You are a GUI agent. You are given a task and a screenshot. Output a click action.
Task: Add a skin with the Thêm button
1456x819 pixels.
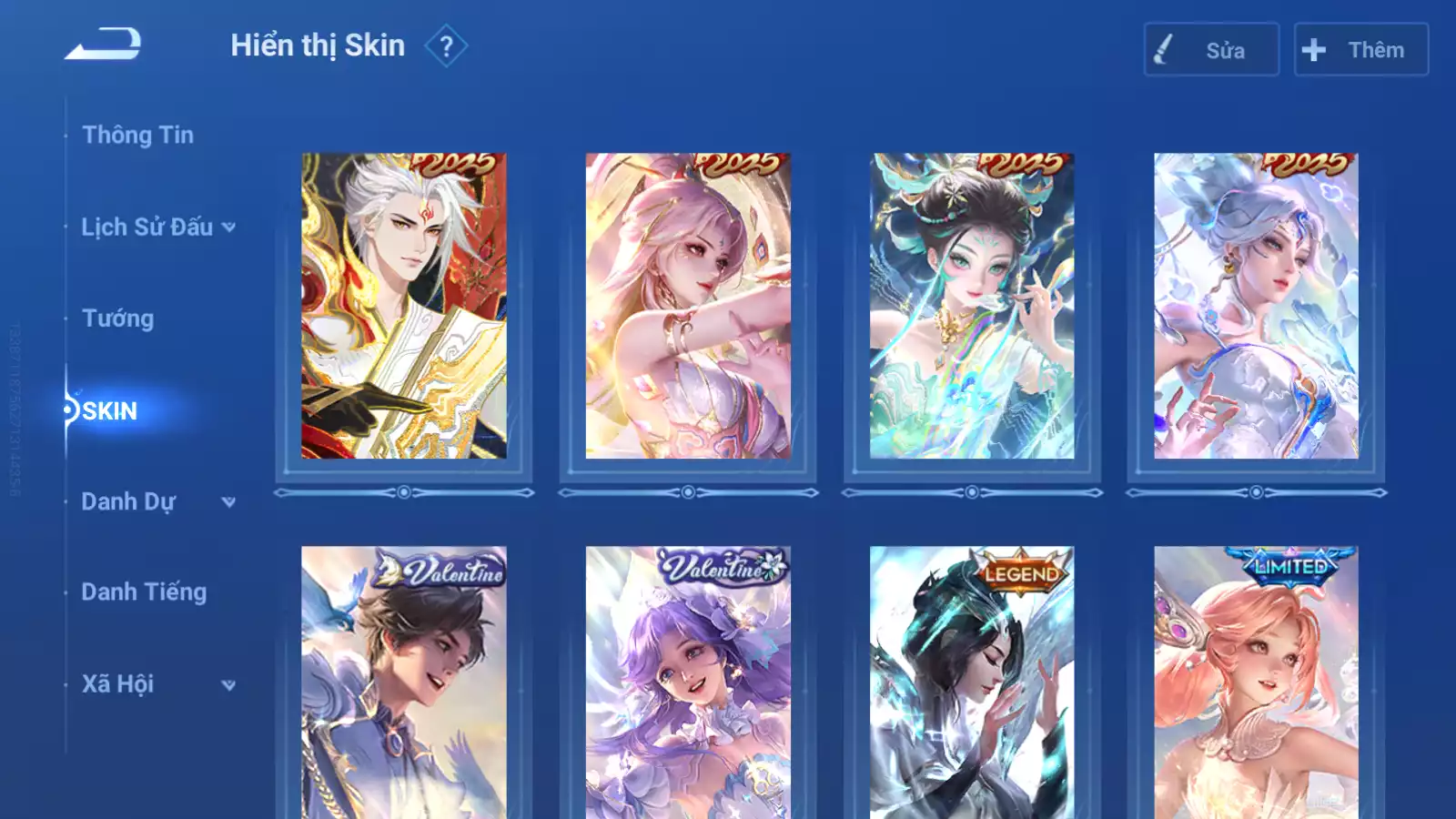click(1360, 50)
